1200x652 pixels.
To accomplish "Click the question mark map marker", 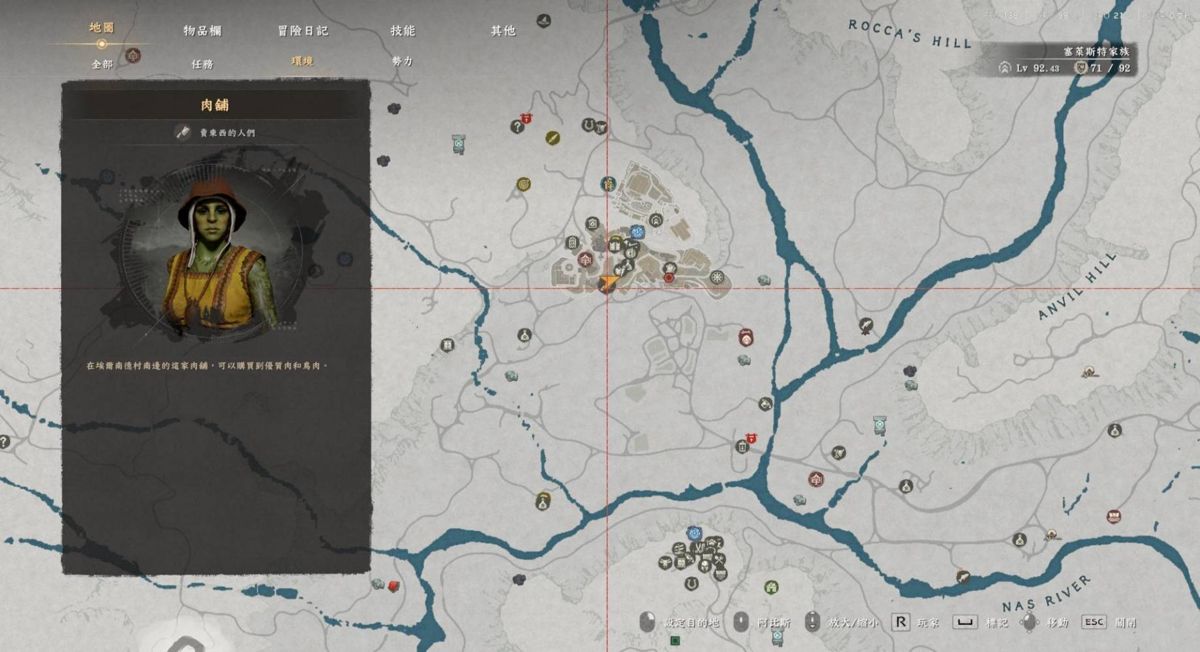I will [517, 126].
